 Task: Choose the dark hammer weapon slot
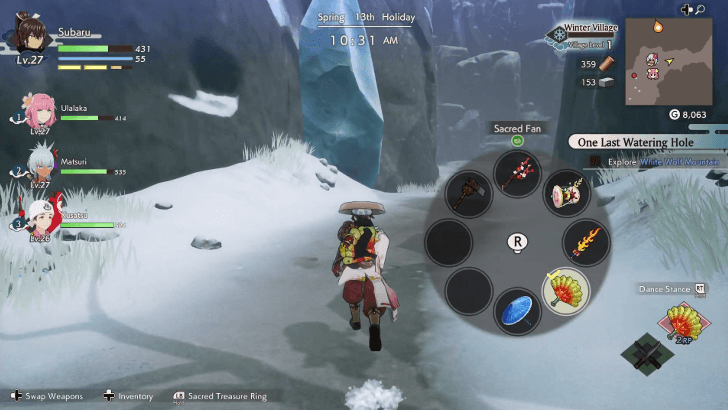pyautogui.click(x=467, y=193)
